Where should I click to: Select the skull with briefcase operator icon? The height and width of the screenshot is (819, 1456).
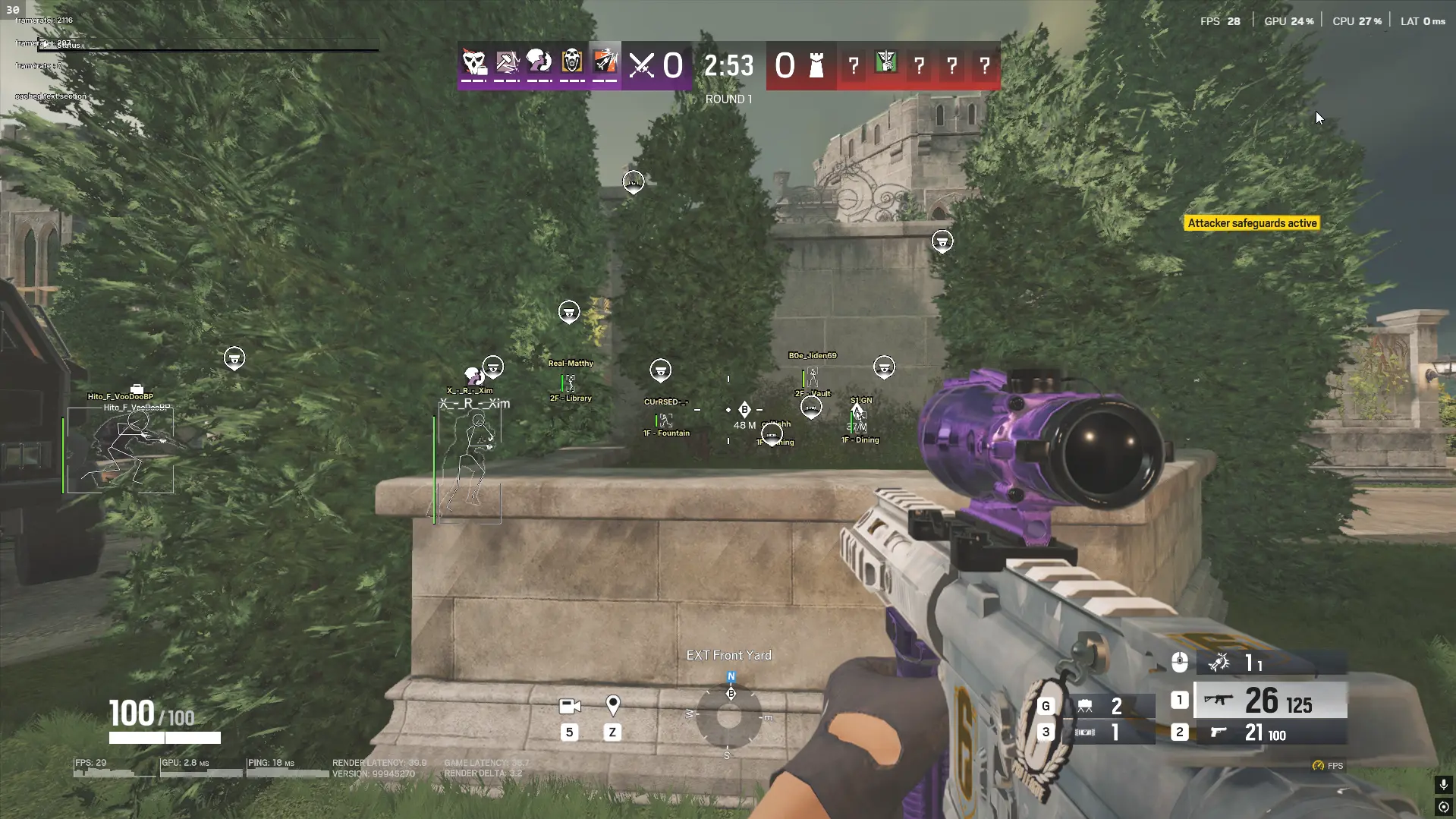coord(475,63)
